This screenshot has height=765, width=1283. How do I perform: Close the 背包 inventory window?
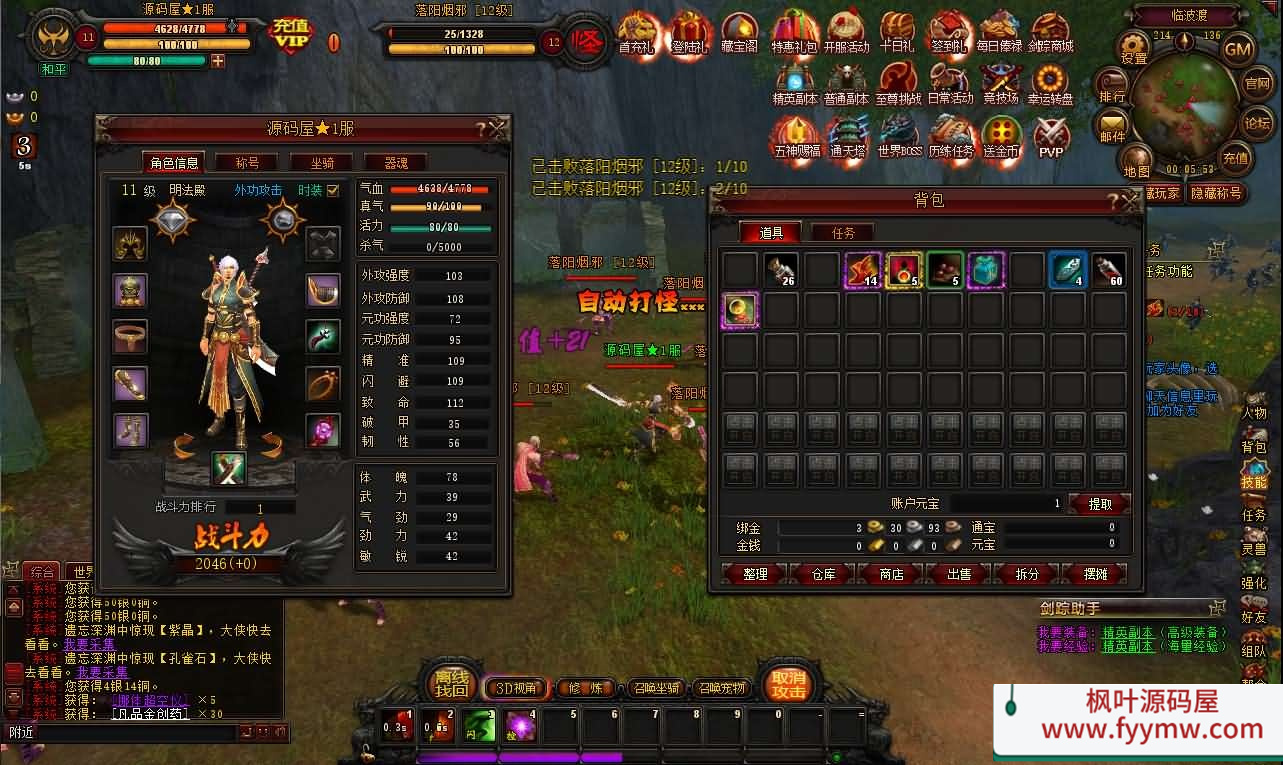pos(1131,201)
